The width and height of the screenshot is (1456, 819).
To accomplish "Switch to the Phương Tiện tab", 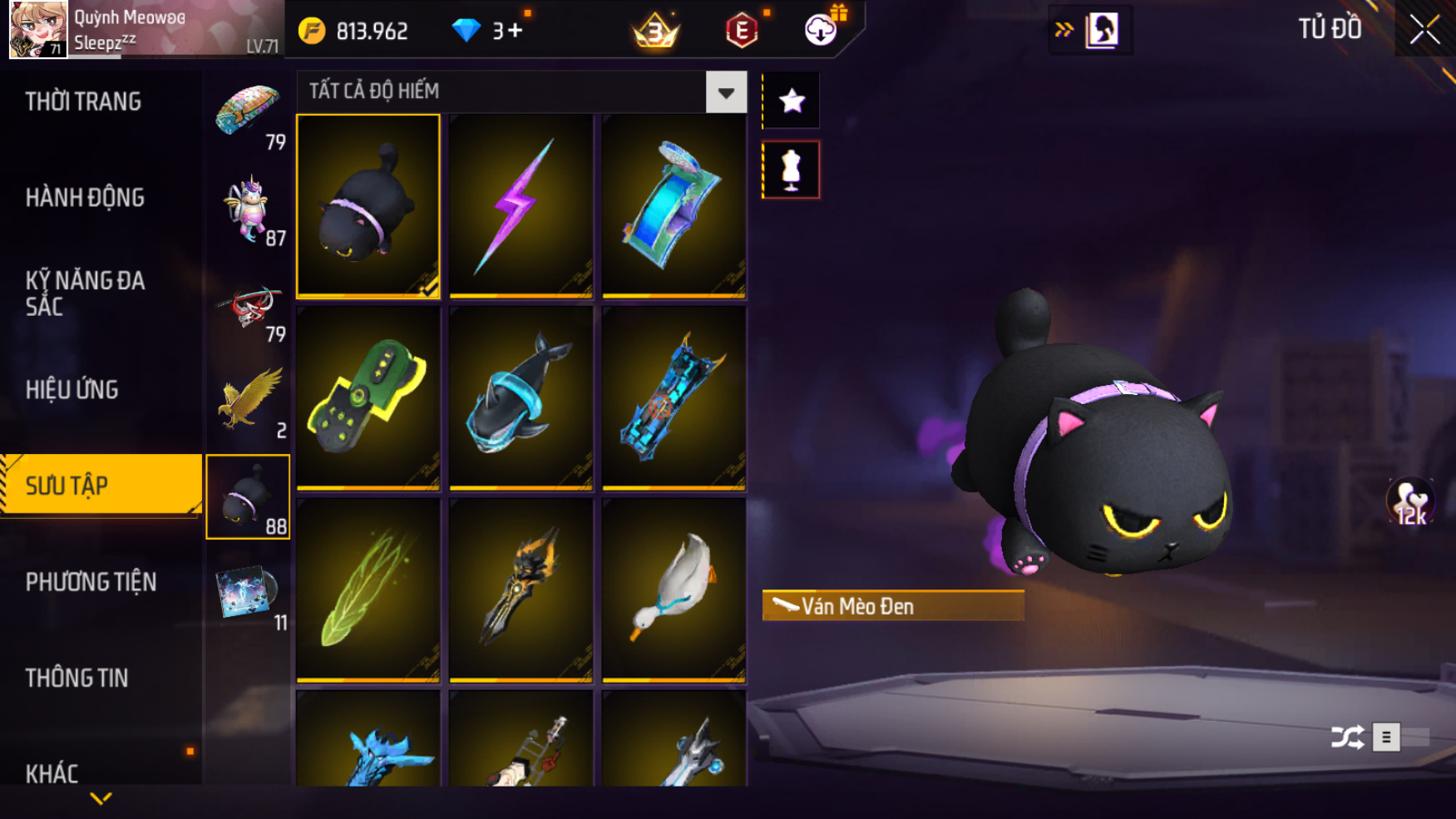I will [x=91, y=582].
